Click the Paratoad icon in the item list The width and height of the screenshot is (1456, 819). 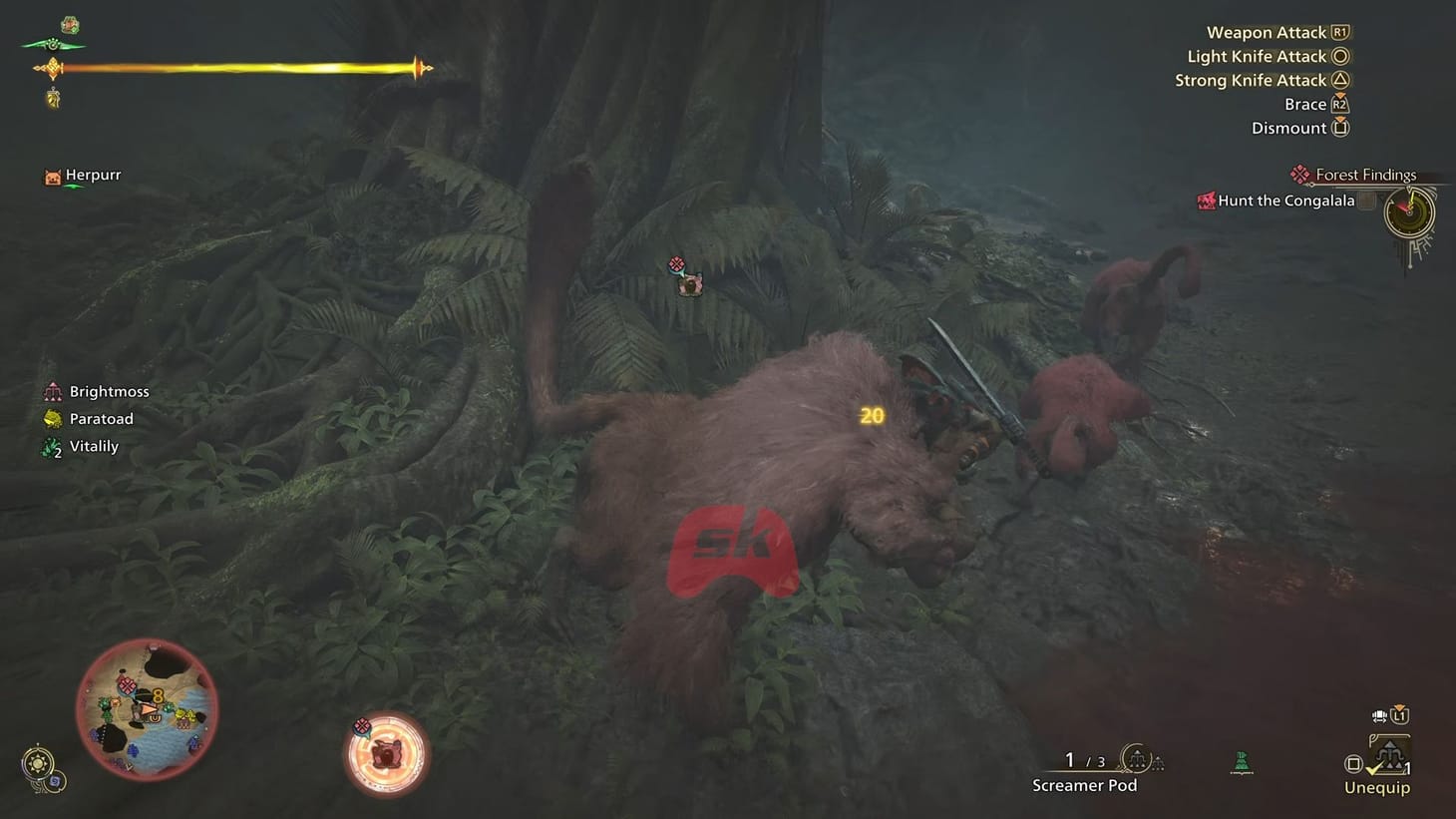click(x=52, y=418)
